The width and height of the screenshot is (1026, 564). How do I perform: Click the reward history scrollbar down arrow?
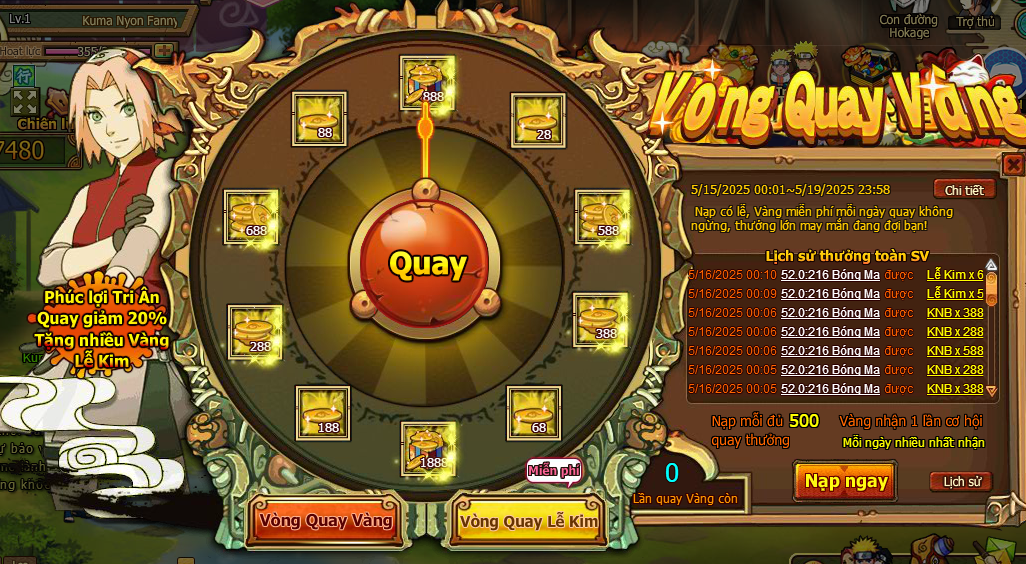992,390
